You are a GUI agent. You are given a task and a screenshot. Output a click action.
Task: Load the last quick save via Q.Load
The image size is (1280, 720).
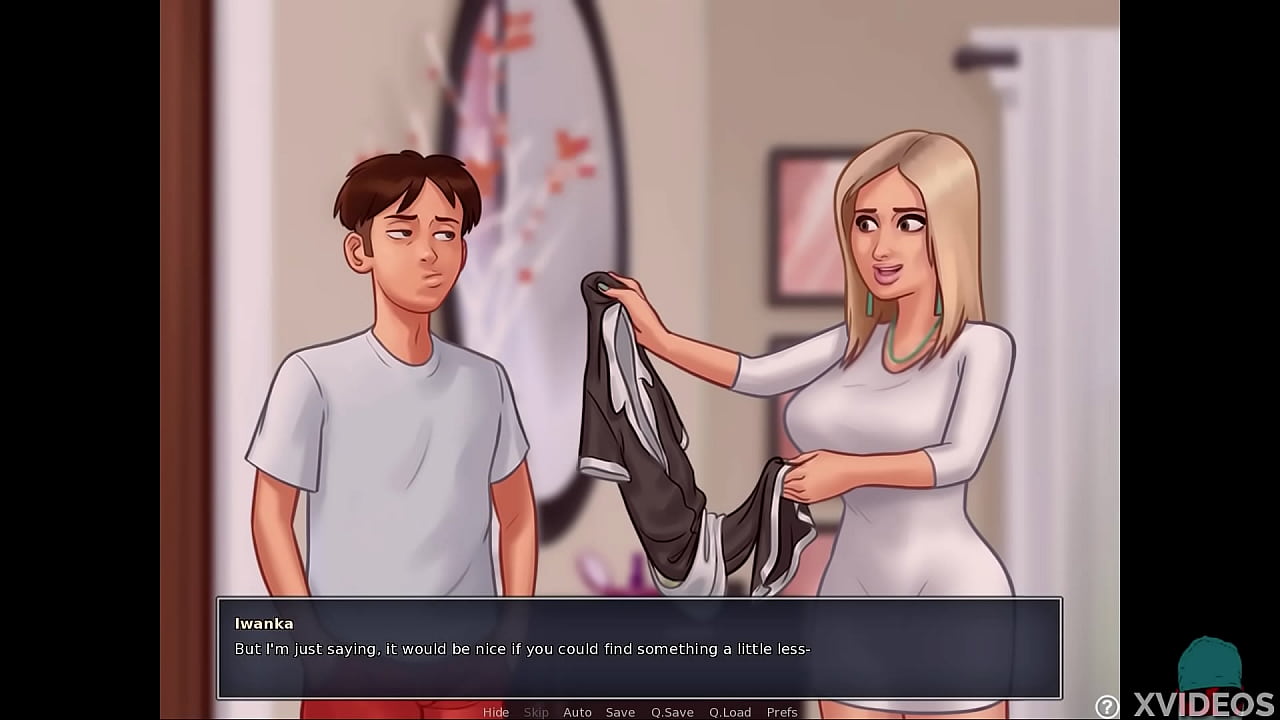pyautogui.click(x=728, y=712)
